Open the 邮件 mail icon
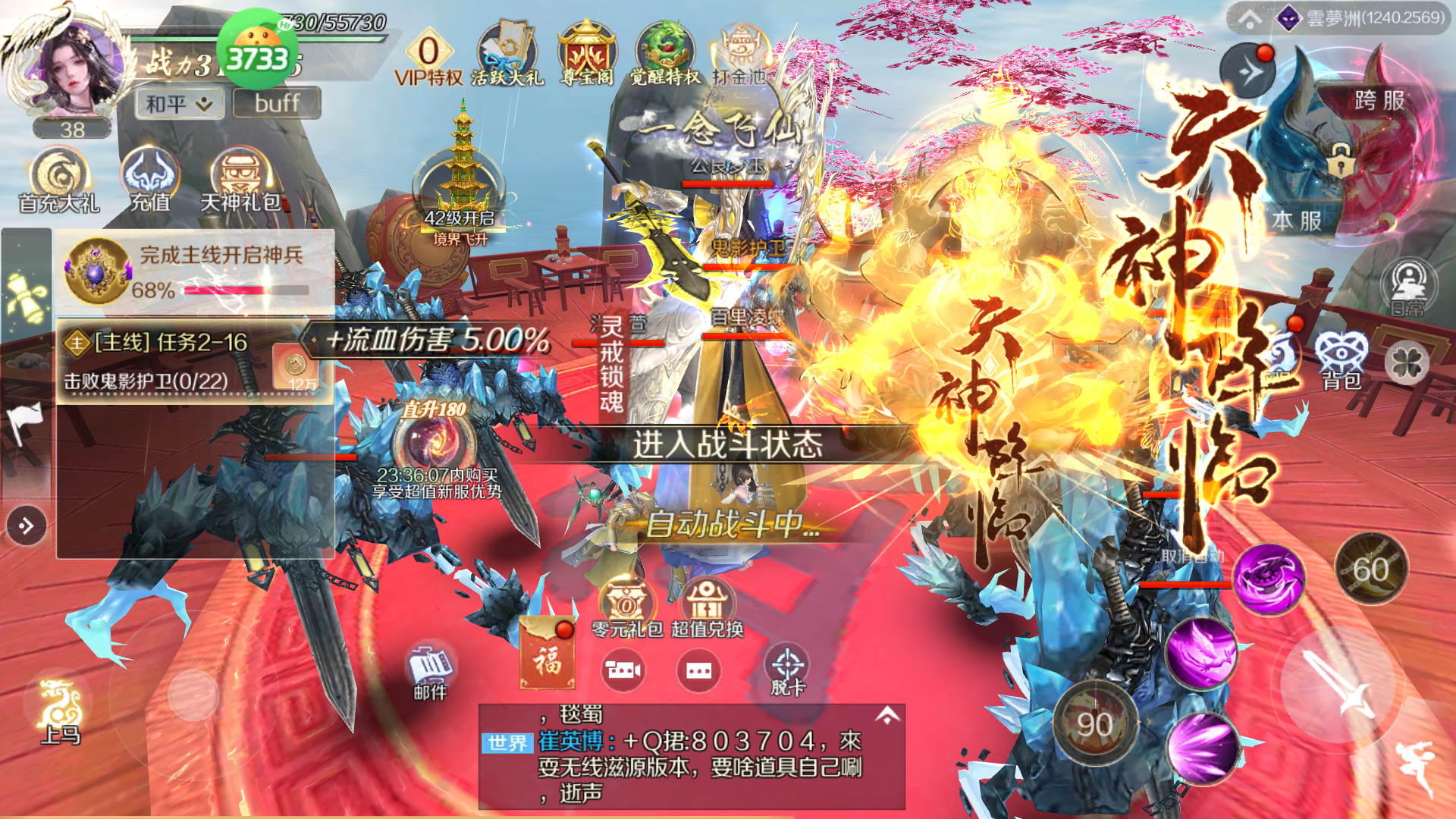1456x819 pixels. 430,672
